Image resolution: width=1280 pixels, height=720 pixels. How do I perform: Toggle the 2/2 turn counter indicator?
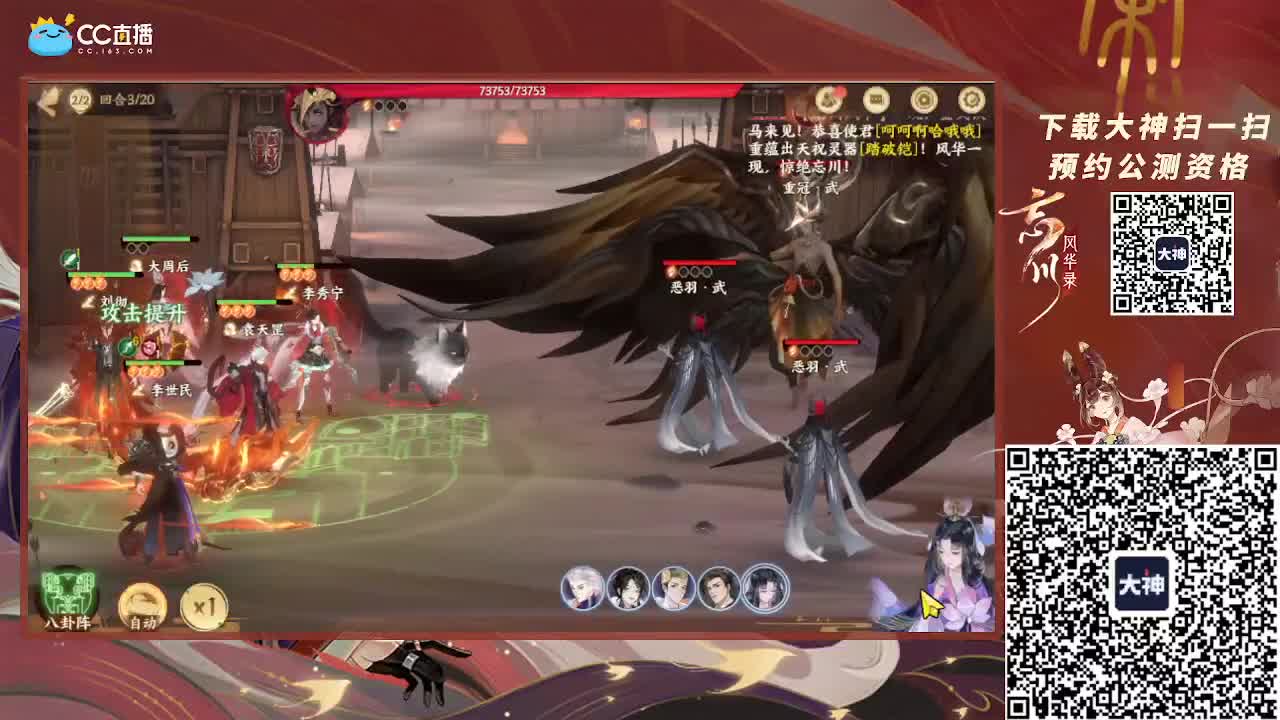(78, 97)
